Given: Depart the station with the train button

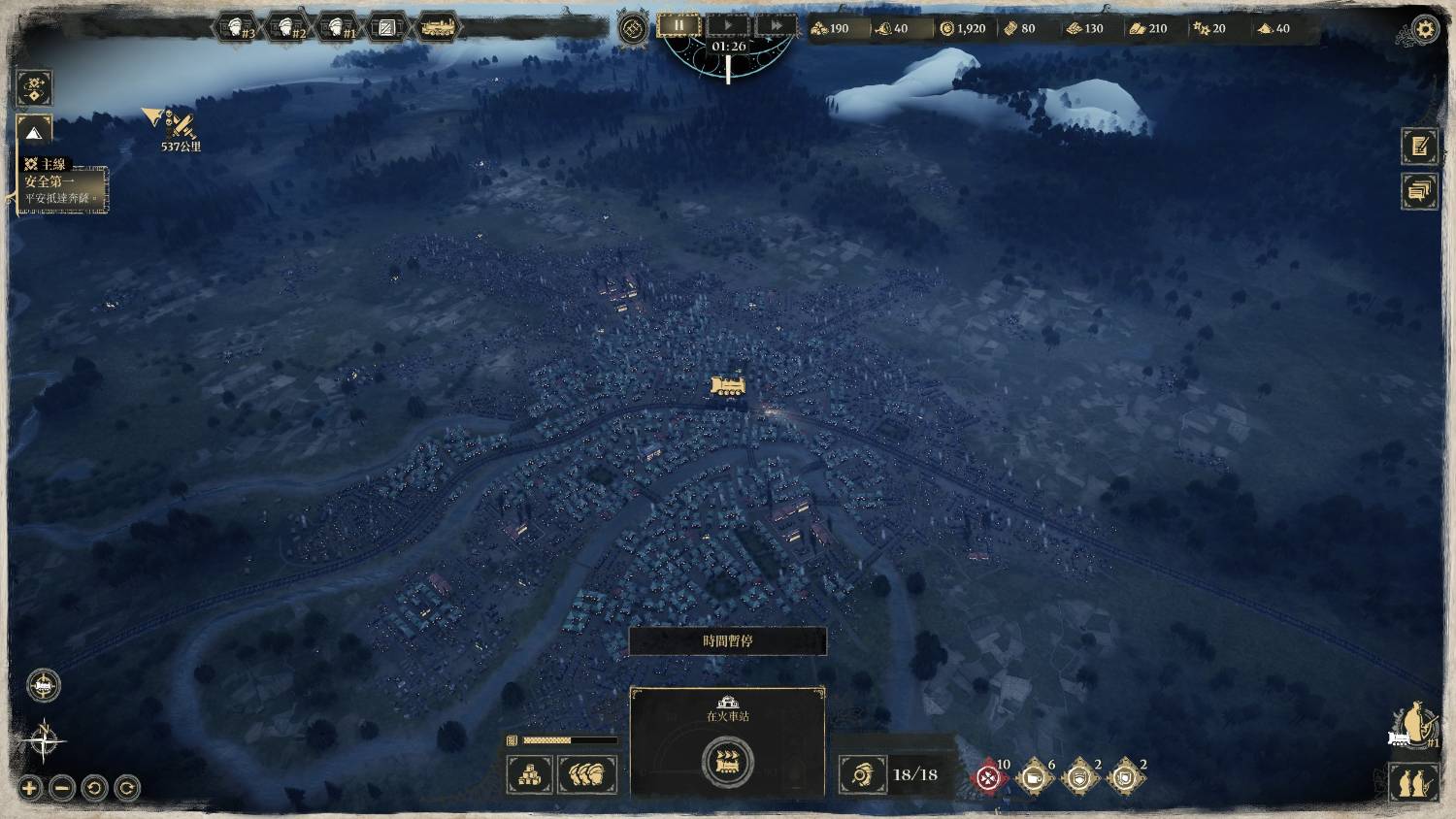Looking at the screenshot, I should (x=727, y=761).
